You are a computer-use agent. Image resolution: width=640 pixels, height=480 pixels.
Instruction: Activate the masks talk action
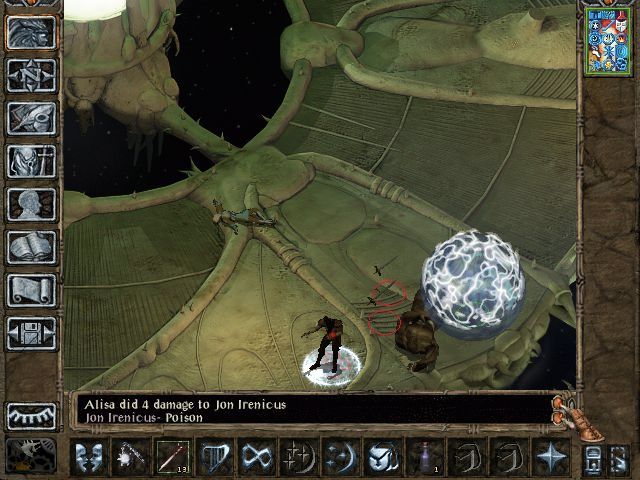pos(88,457)
